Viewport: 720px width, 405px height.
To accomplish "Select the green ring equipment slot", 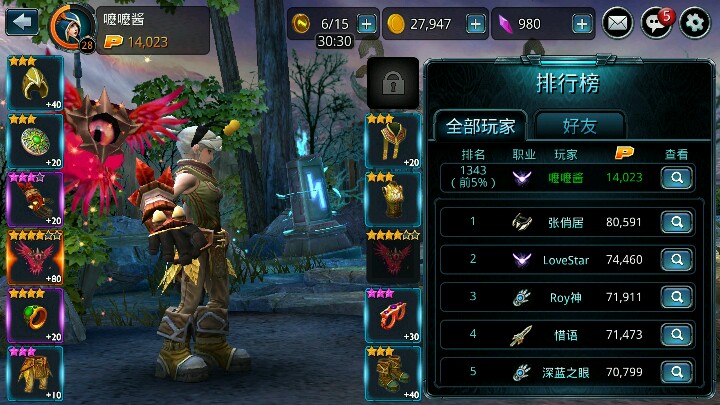I will tap(35, 315).
